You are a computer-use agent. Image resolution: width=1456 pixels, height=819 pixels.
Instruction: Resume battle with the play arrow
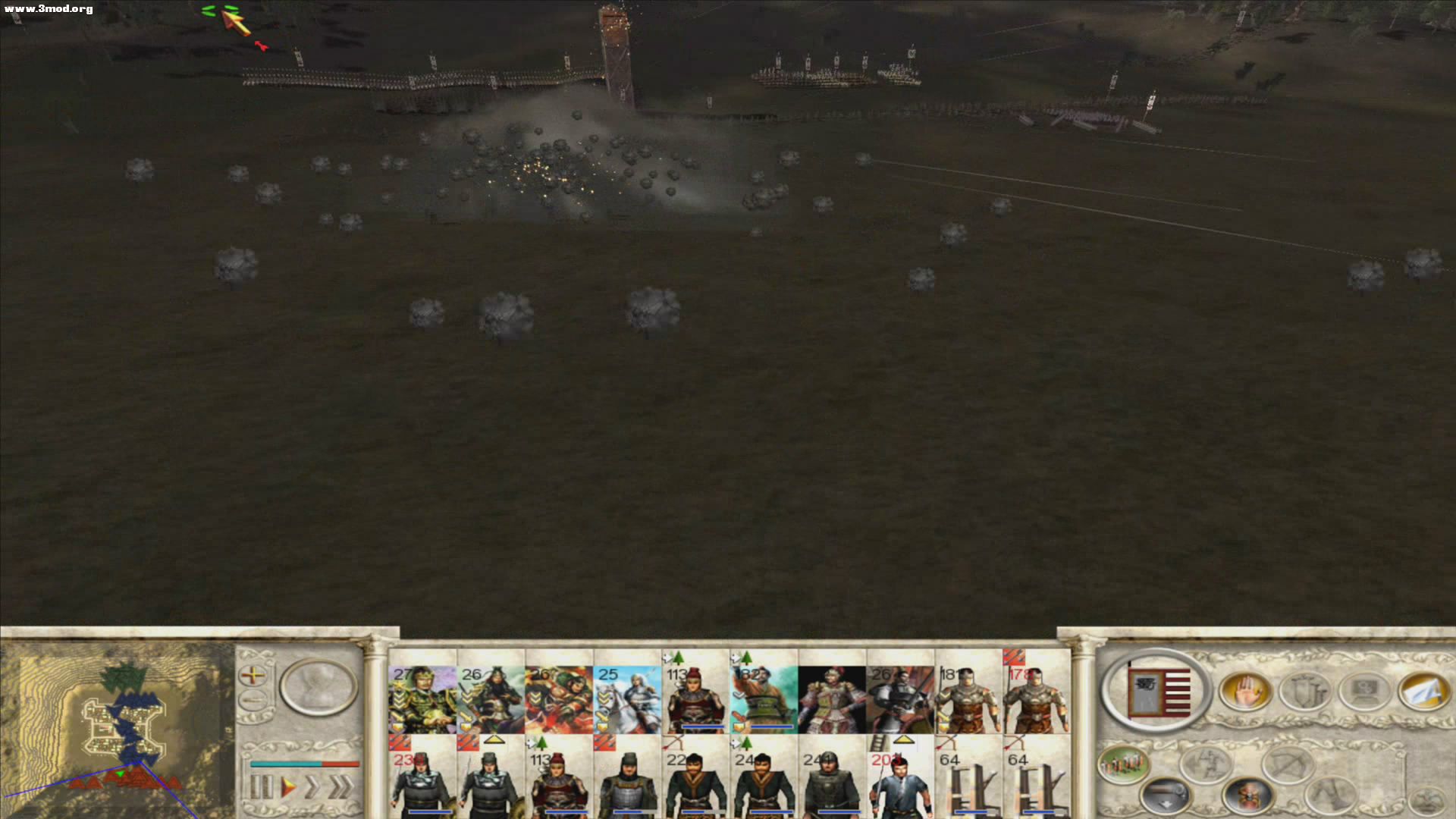coord(287,786)
